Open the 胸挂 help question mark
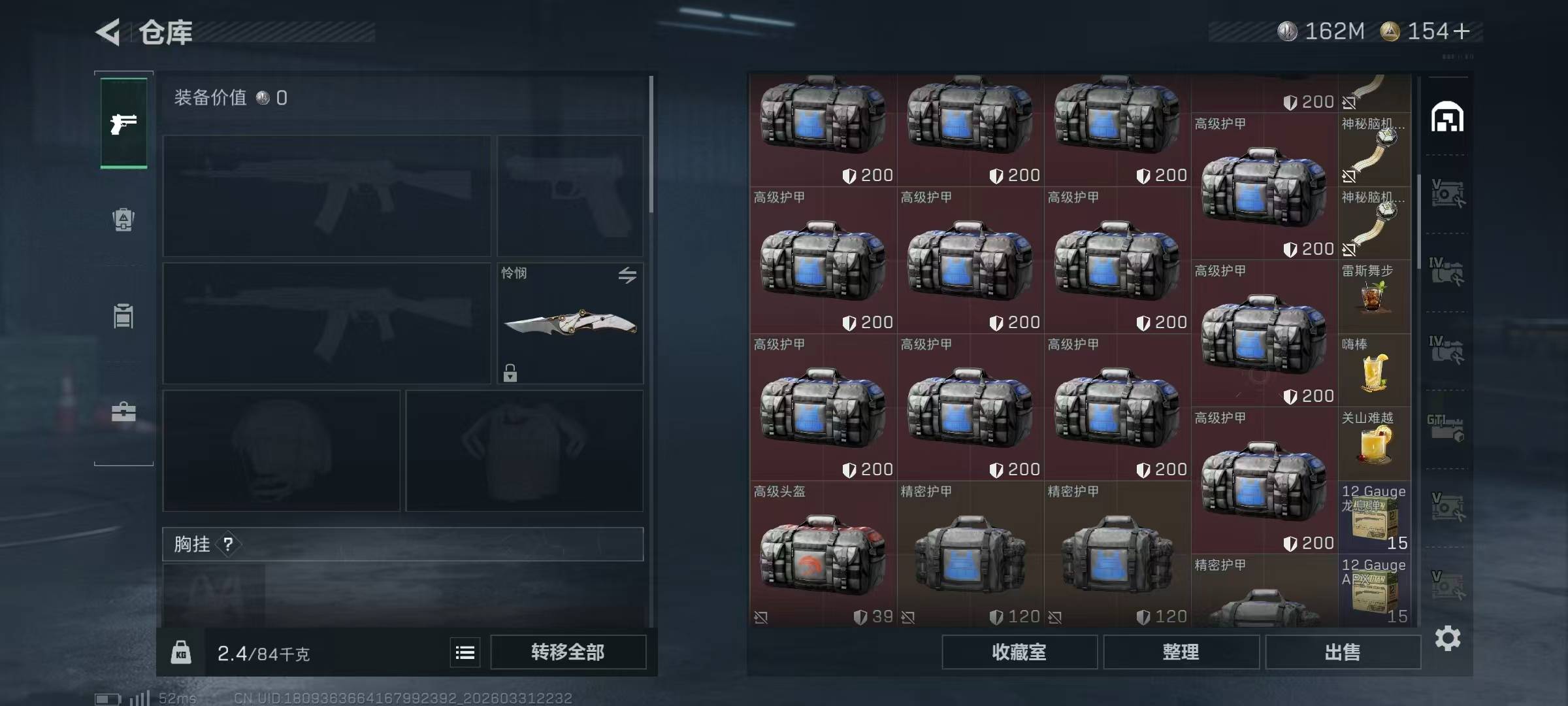 tap(228, 544)
